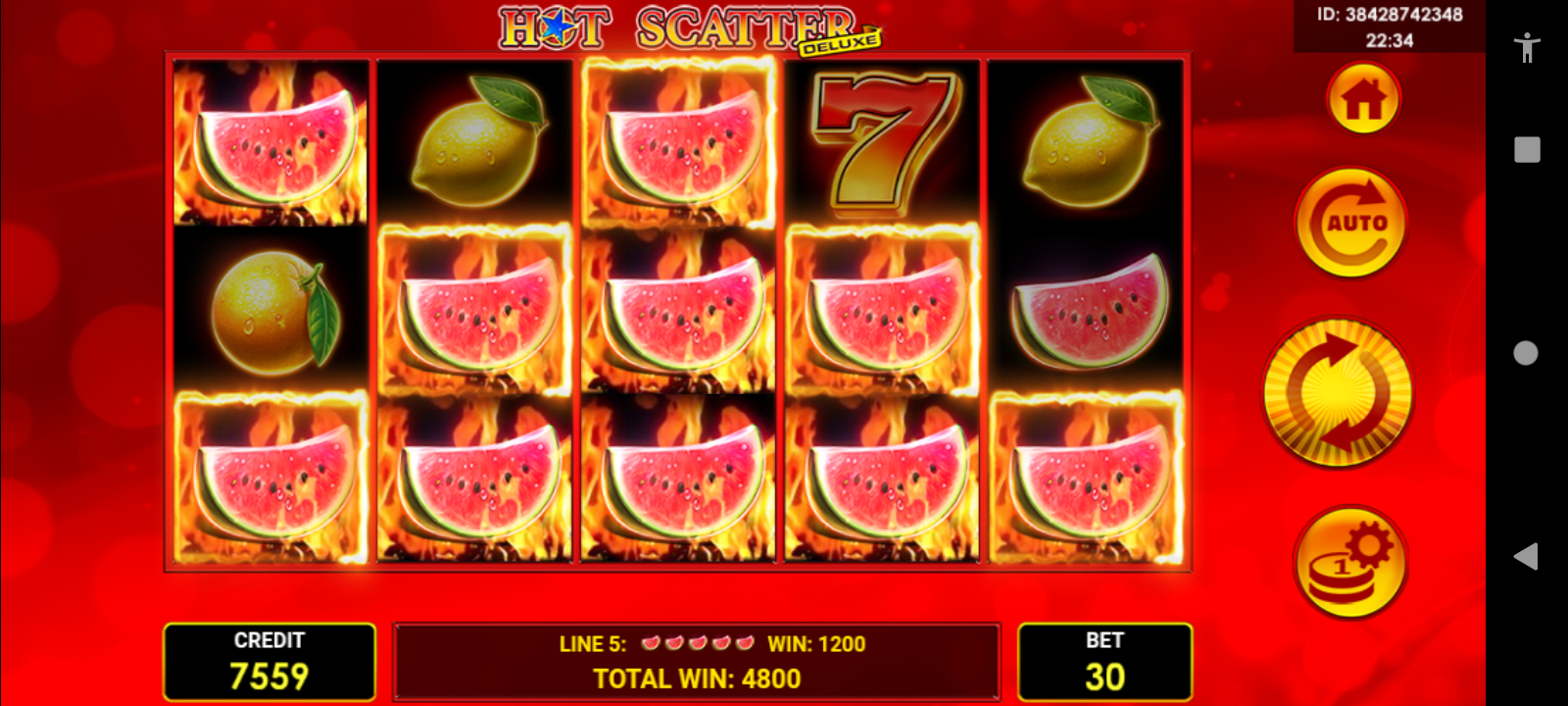Select the watermelon slice on rightmost reel

pyautogui.click(x=1088, y=314)
